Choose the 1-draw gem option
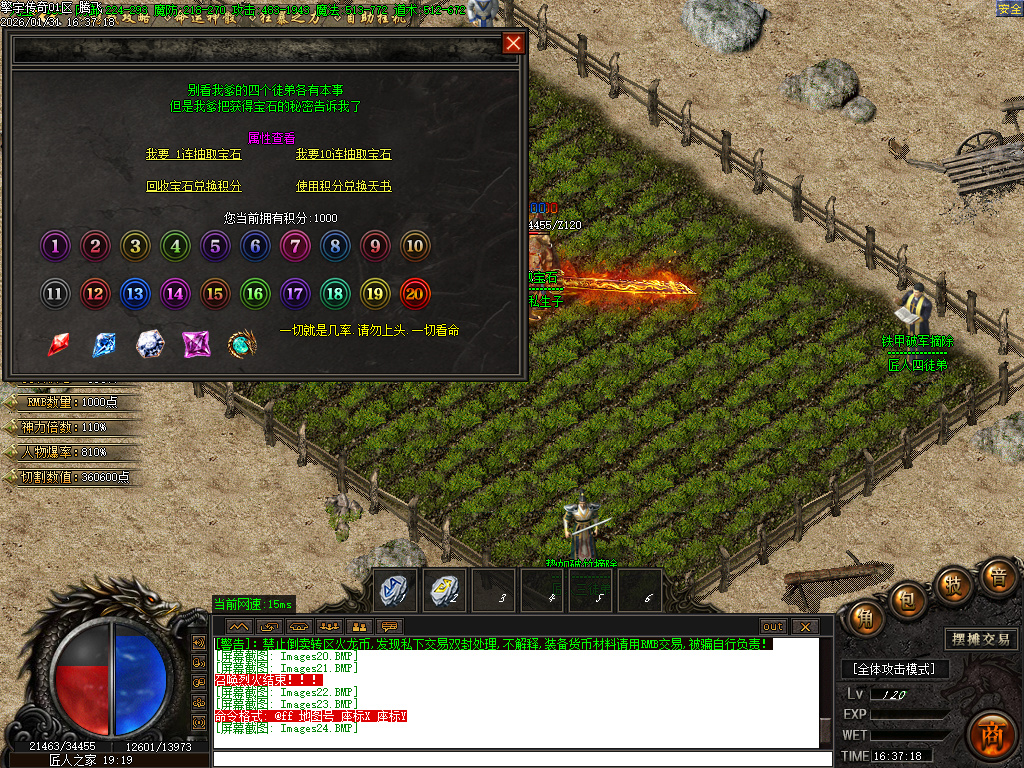Viewport: 1024px width, 768px height. [x=194, y=155]
